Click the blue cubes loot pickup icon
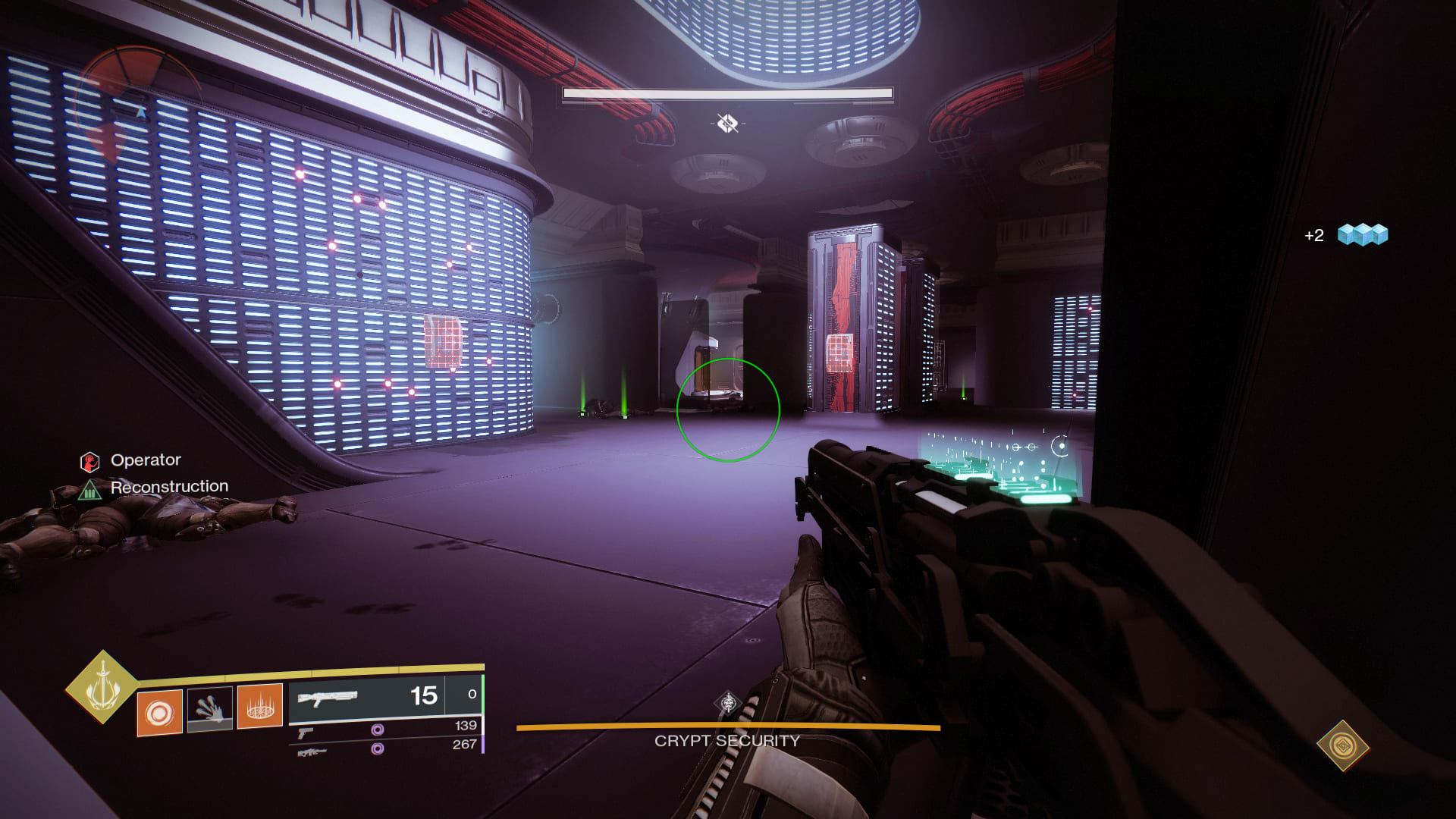 pos(1362,234)
